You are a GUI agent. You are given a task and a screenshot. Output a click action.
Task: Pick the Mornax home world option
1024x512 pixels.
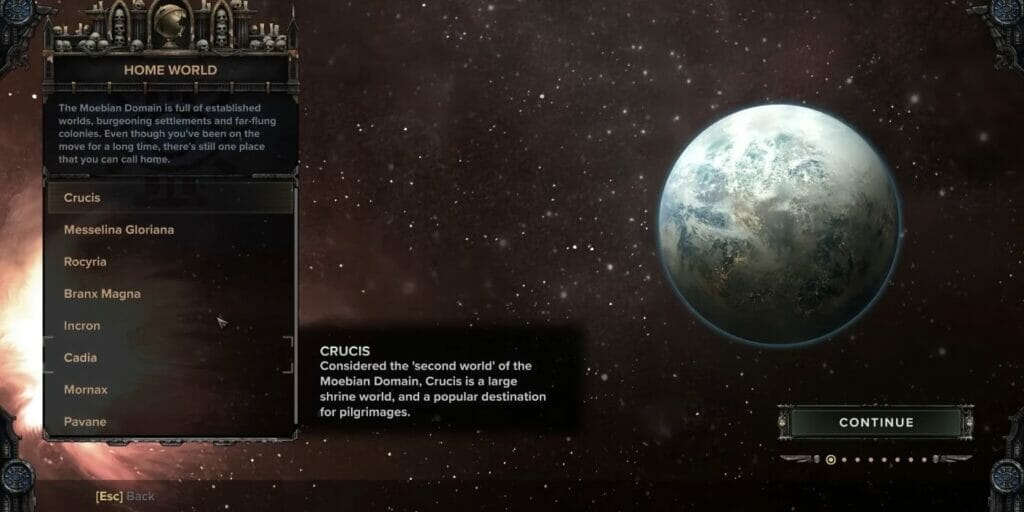170,390
